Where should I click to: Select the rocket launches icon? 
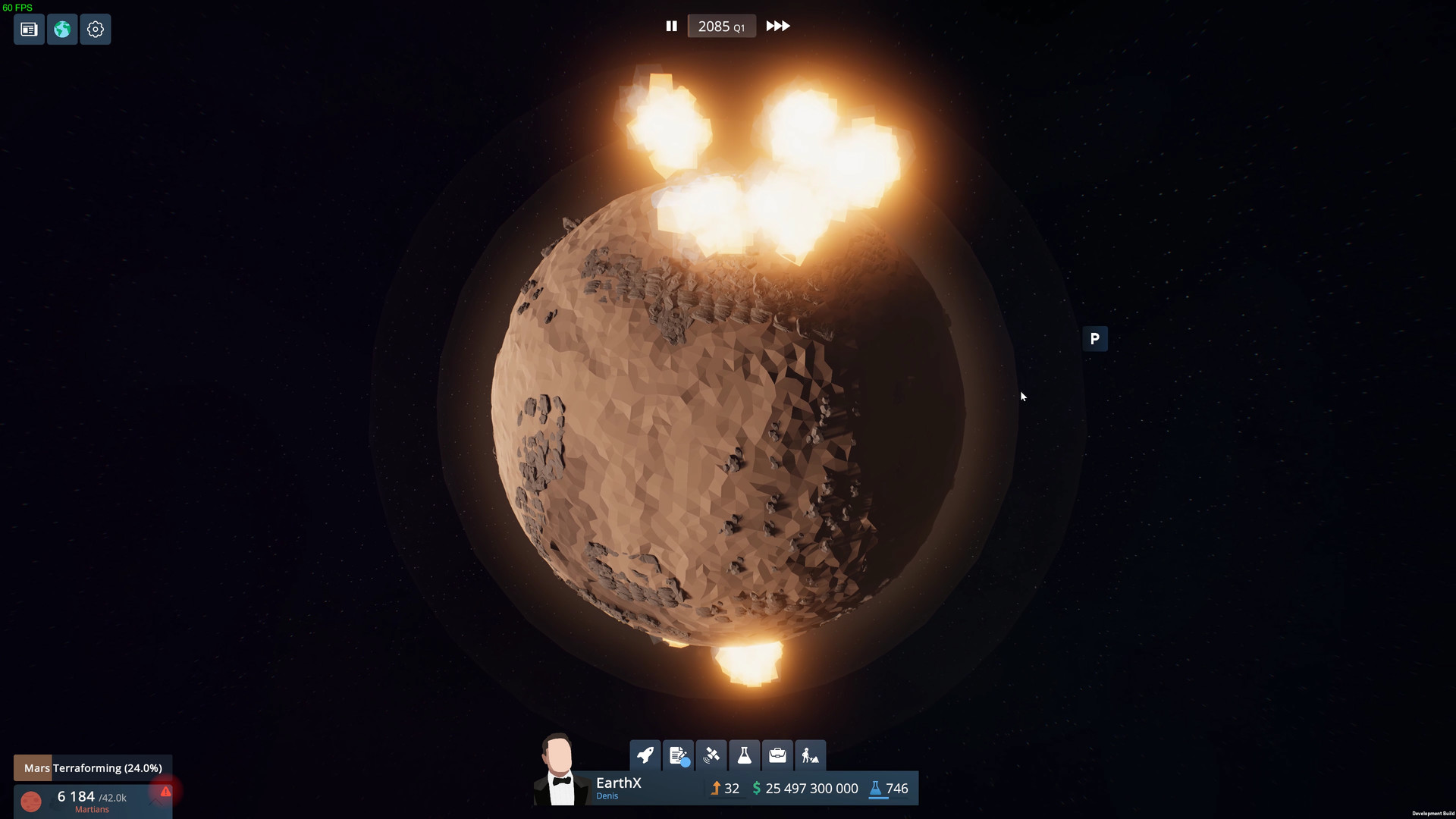pyautogui.click(x=645, y=755)
